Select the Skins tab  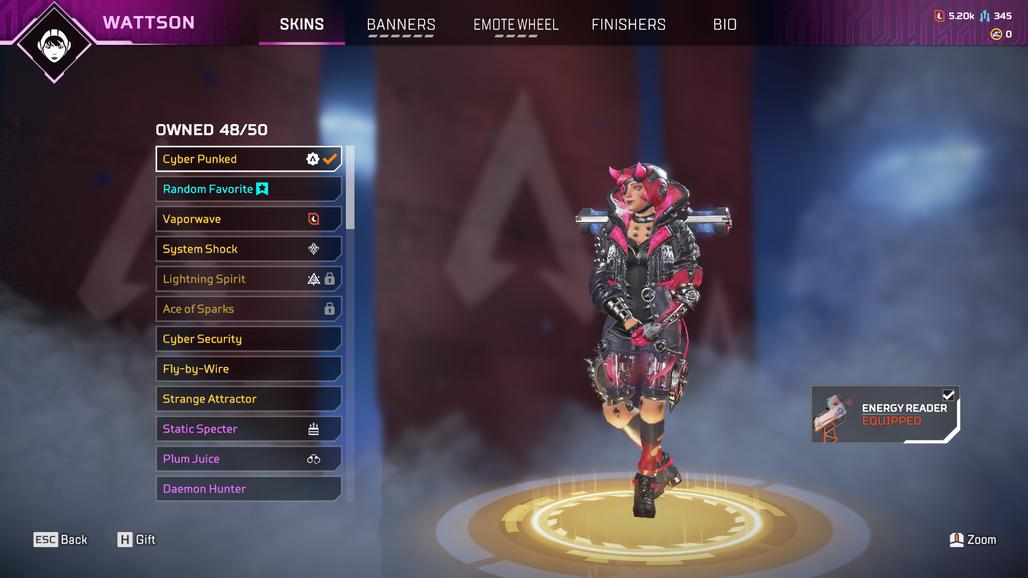coord(301,24)
